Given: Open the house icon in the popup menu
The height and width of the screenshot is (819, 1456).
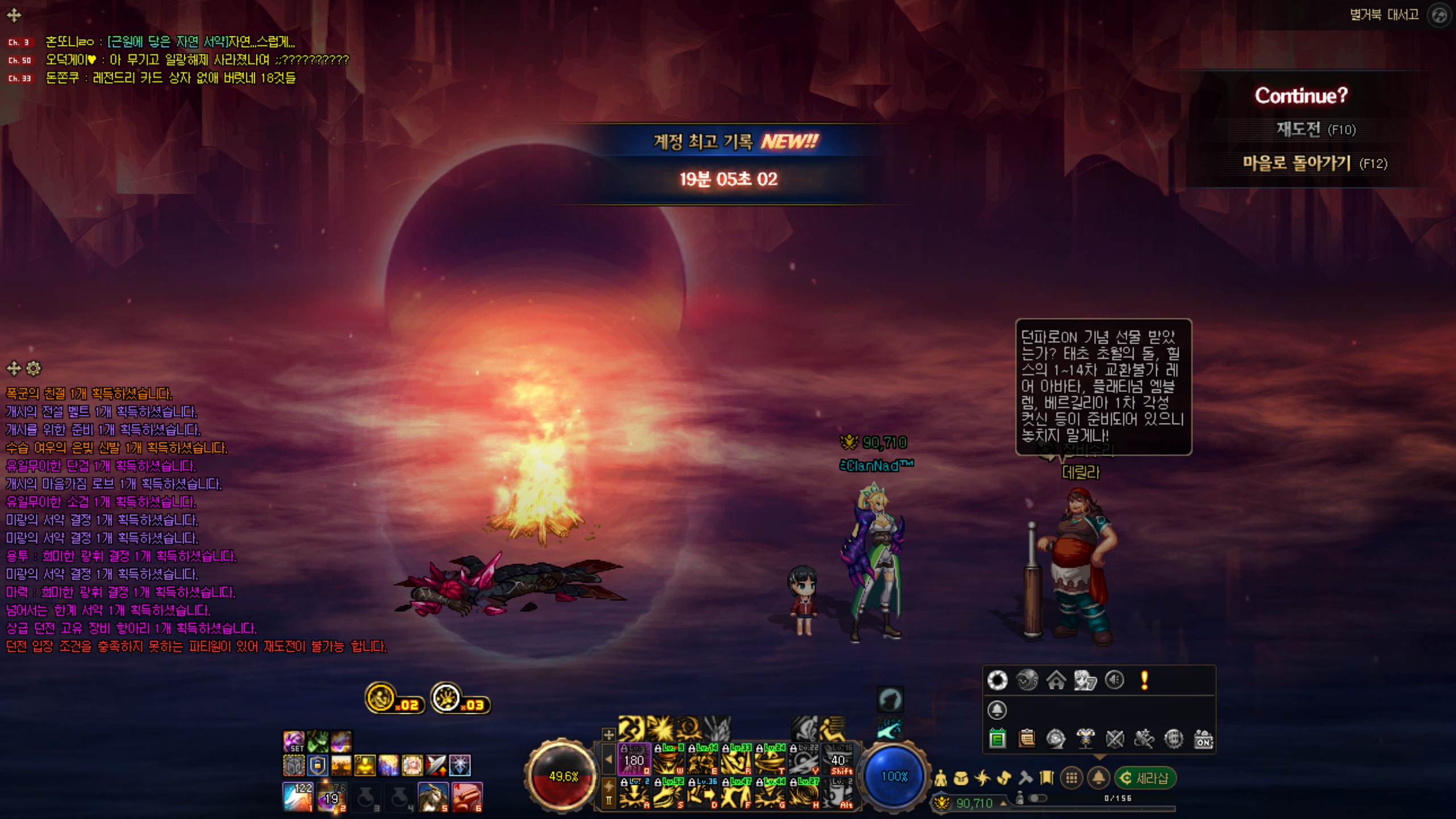Looking at the screenshot, I should 1056,680.
